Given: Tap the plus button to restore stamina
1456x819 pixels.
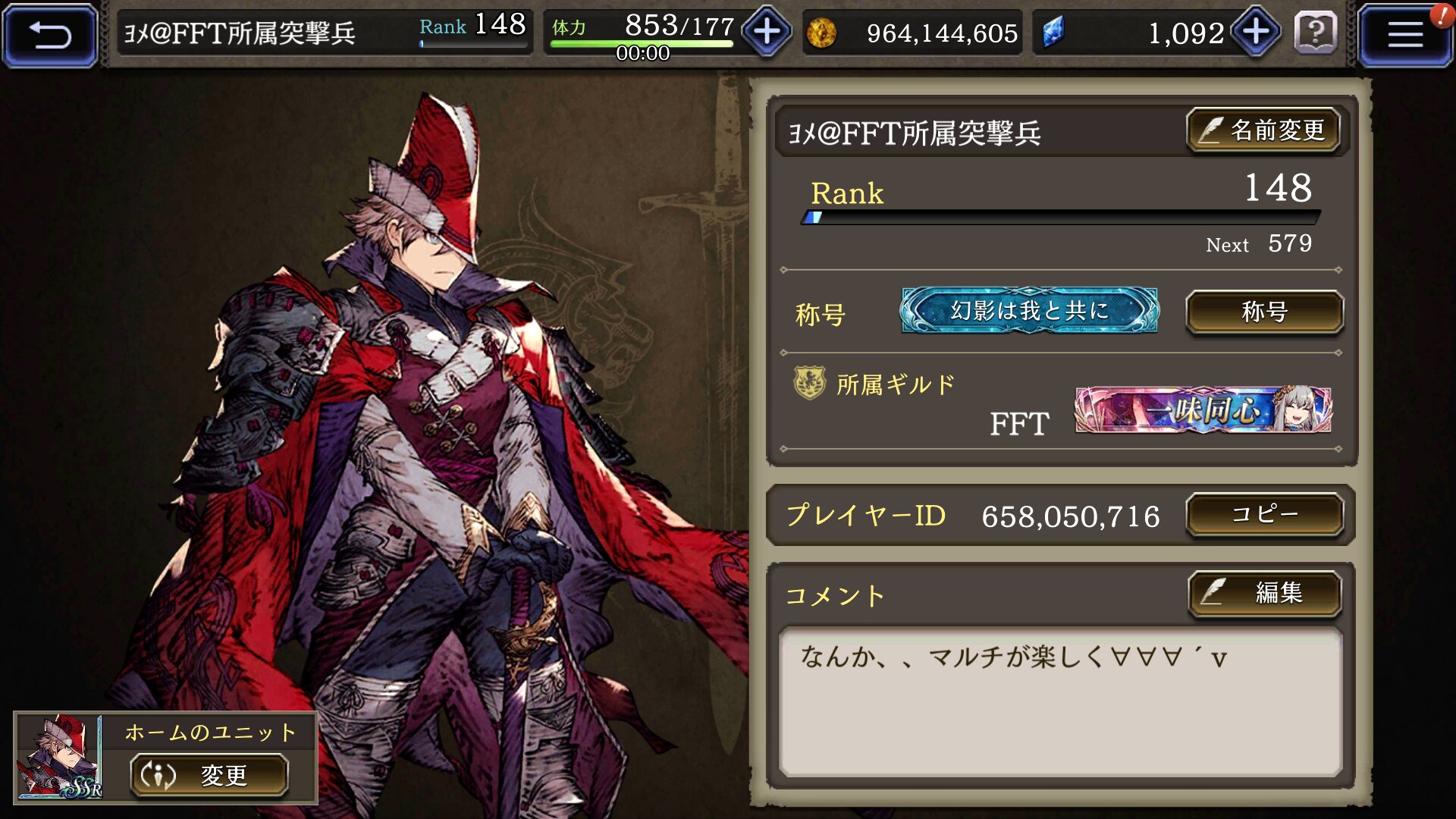Looking at the screenshot, I should pyautogui.click(x=767, y=32).
